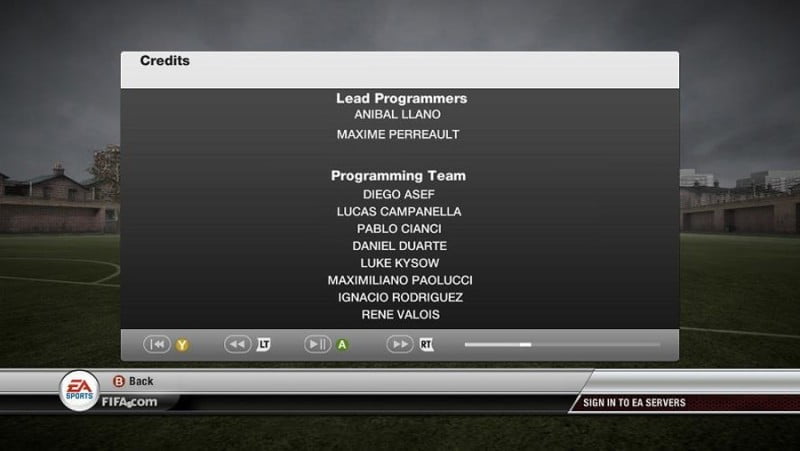Toggle play/pause on the credits
This screenshot has height=451, width=800.
pos(317,344)
